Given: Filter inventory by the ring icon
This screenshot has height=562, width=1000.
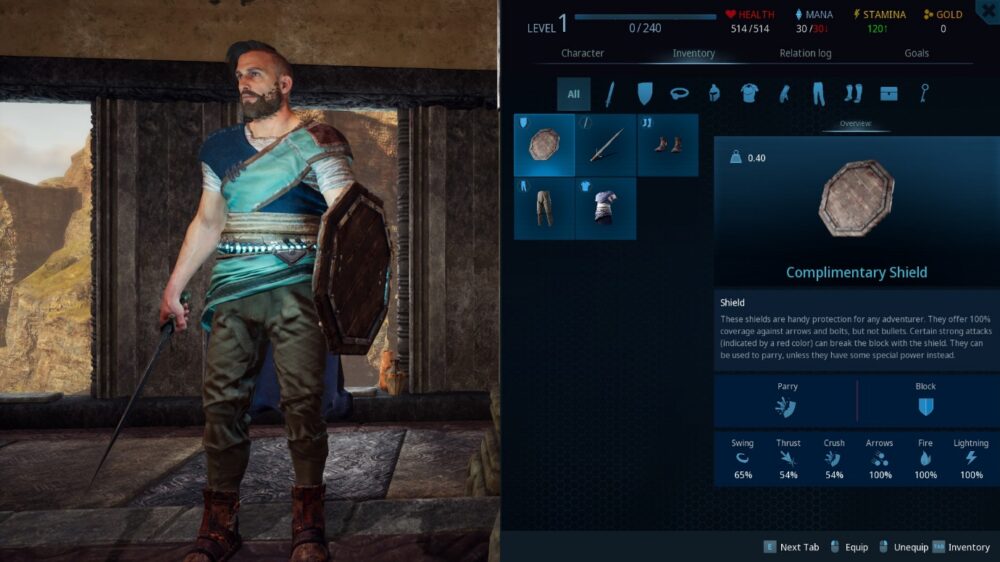Looking at the screenshot, I should (680, 94).
